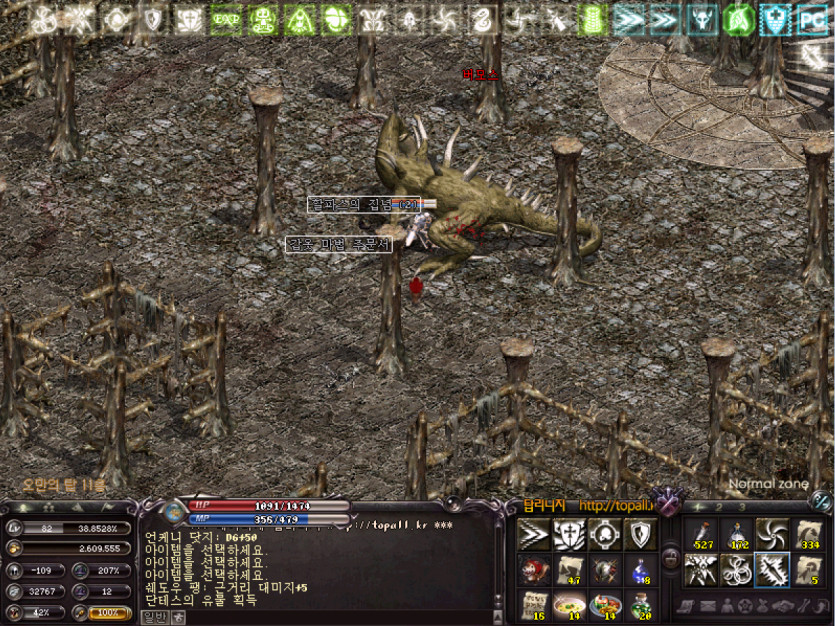Use the written scroll stack of 16

pyautogui.click(x=534, y=605)
